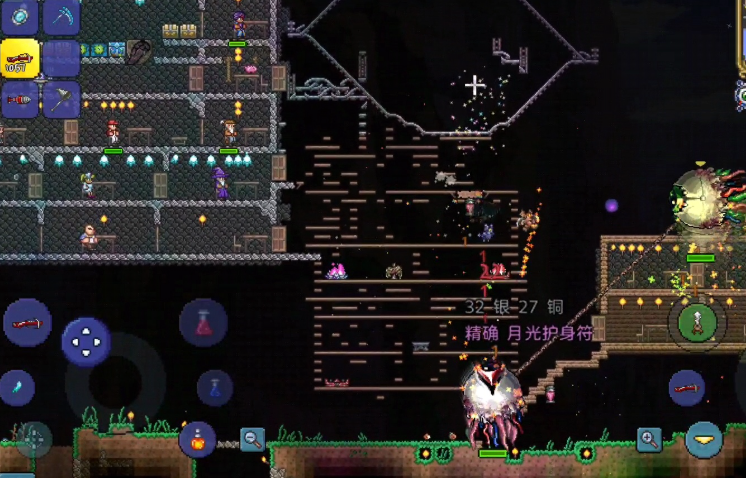
Task: Use the orange buff potion button
Action: tap(197, 439)
